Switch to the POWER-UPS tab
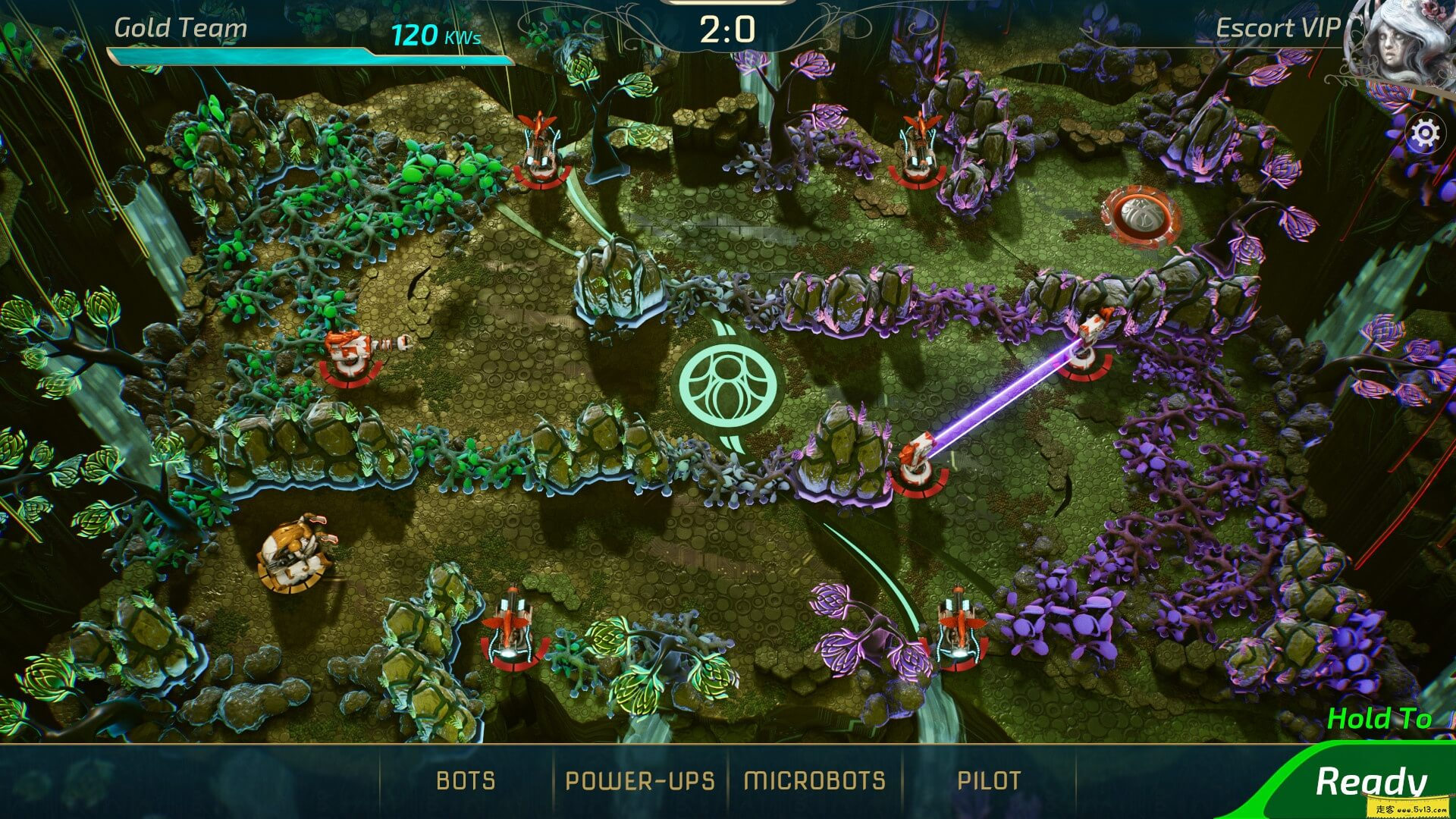Image resolution: width=1456 pixels, height=819 pixels. pos(640,780)
